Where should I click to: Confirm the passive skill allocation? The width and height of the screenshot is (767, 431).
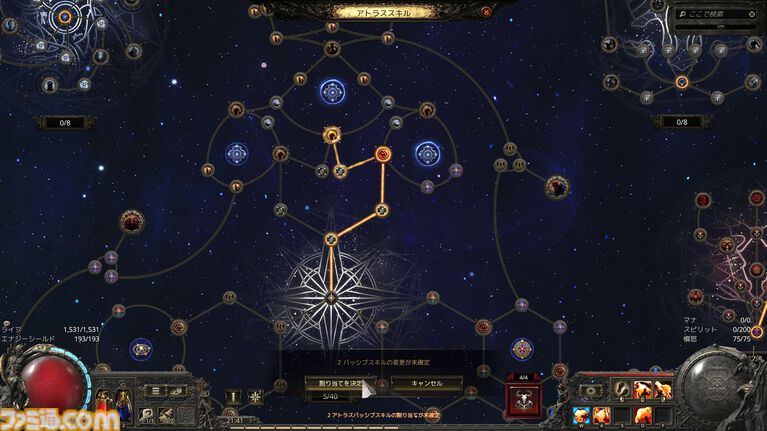point(335,383)
